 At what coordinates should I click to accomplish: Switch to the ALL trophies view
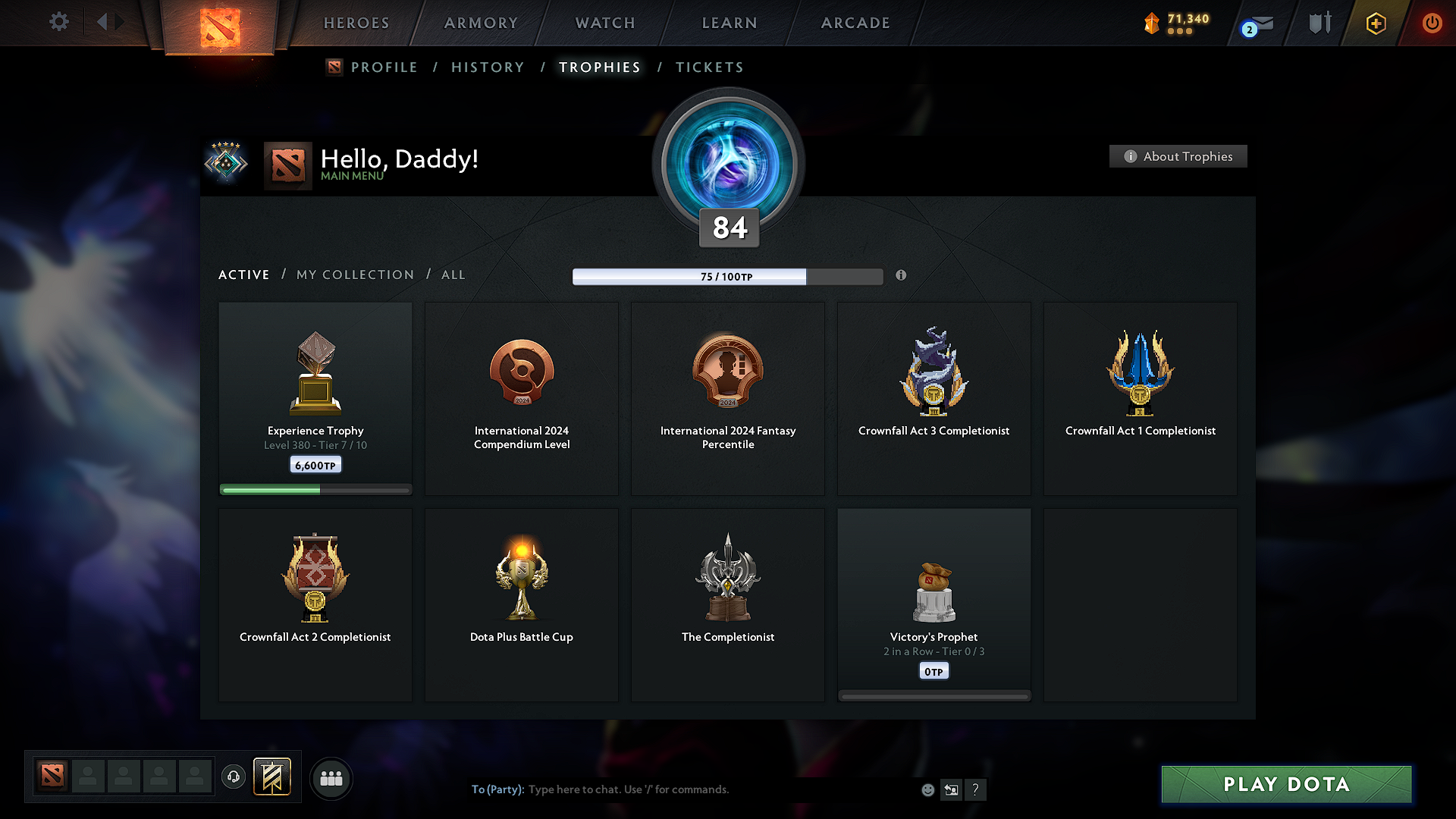pyautogui.click(x=453, y=275)
